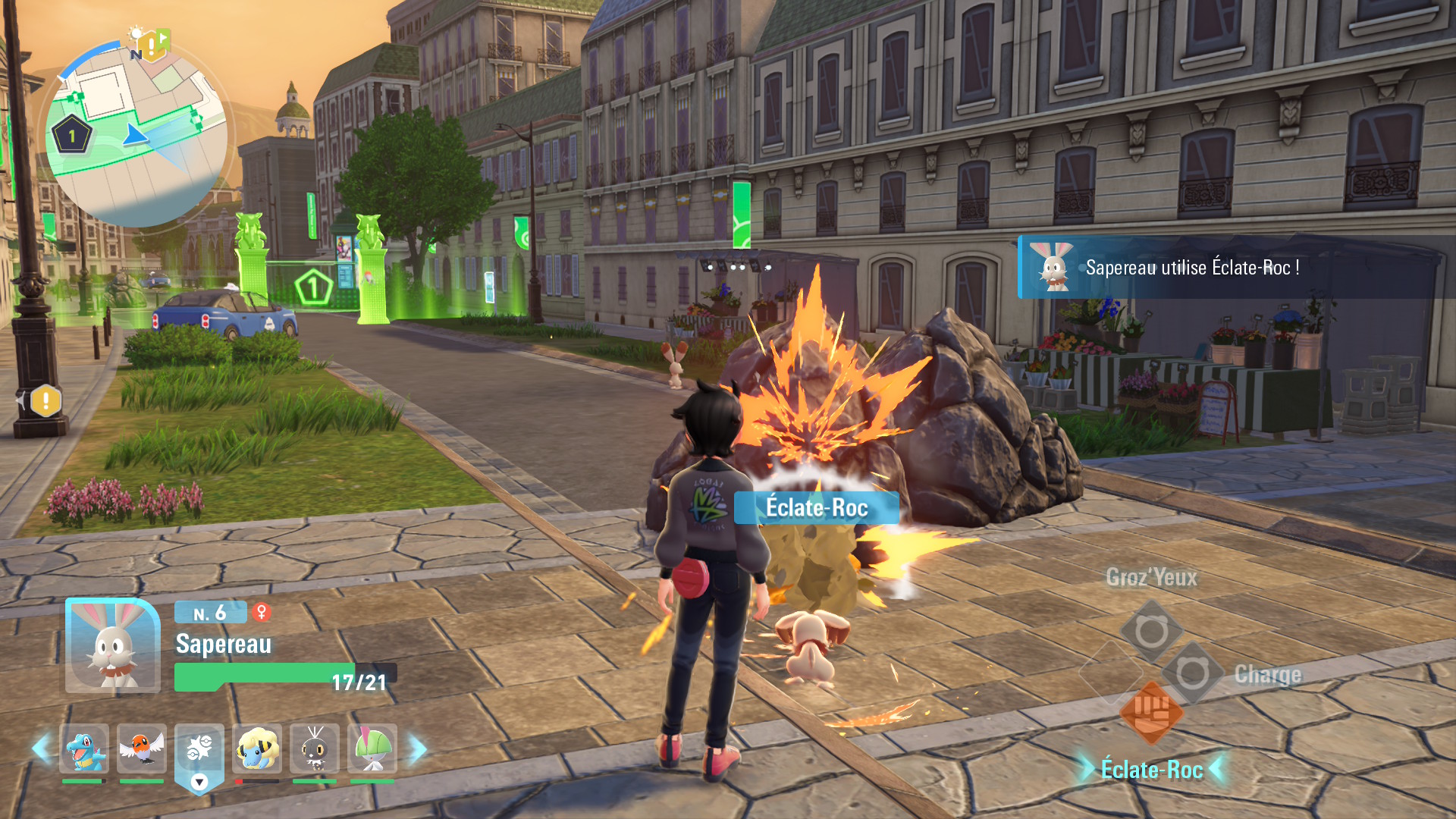Open the circular minimap
Viewport: 1456px width, 819px height.
136,136
